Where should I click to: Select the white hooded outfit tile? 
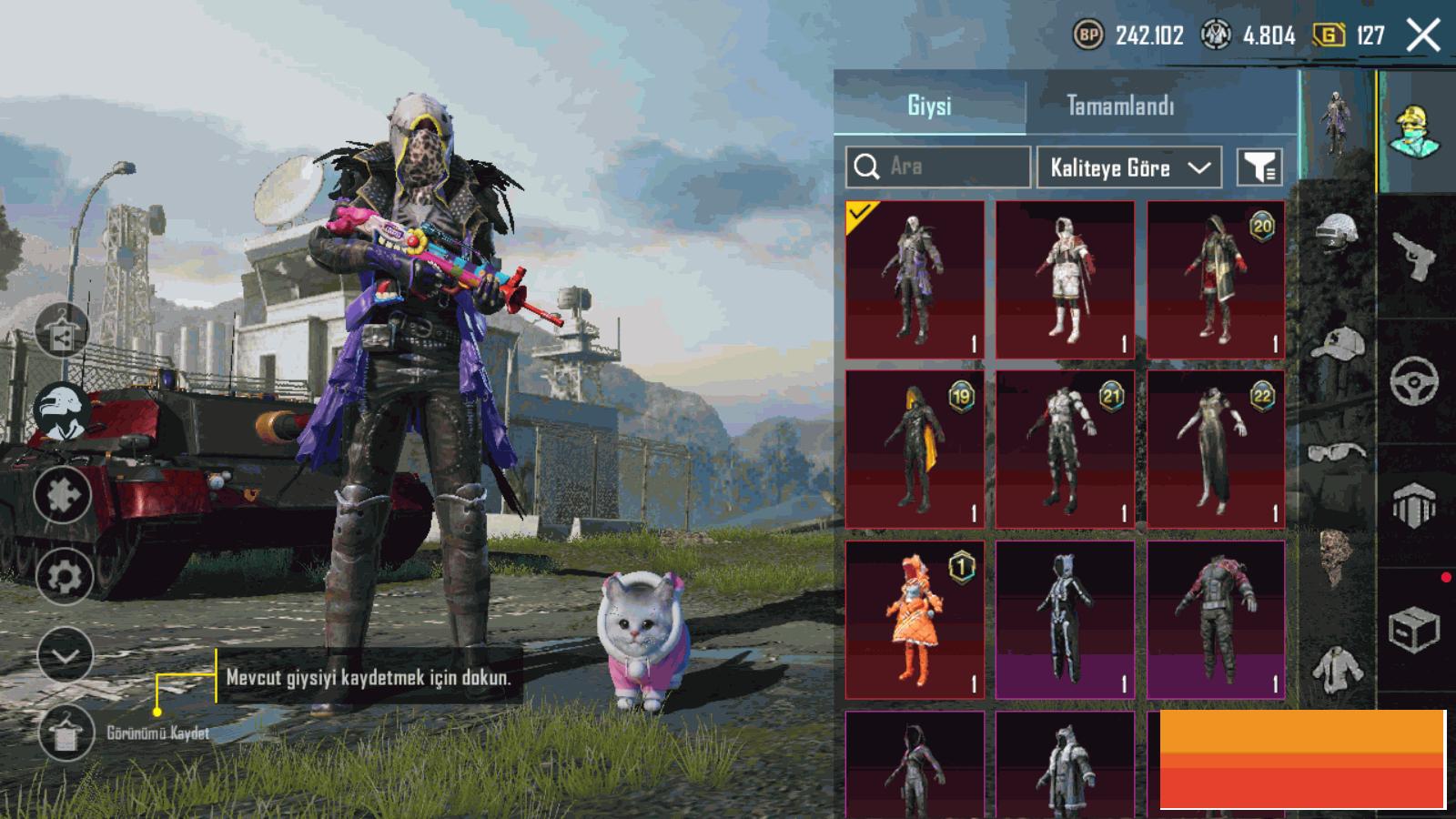pos(1065,279)
